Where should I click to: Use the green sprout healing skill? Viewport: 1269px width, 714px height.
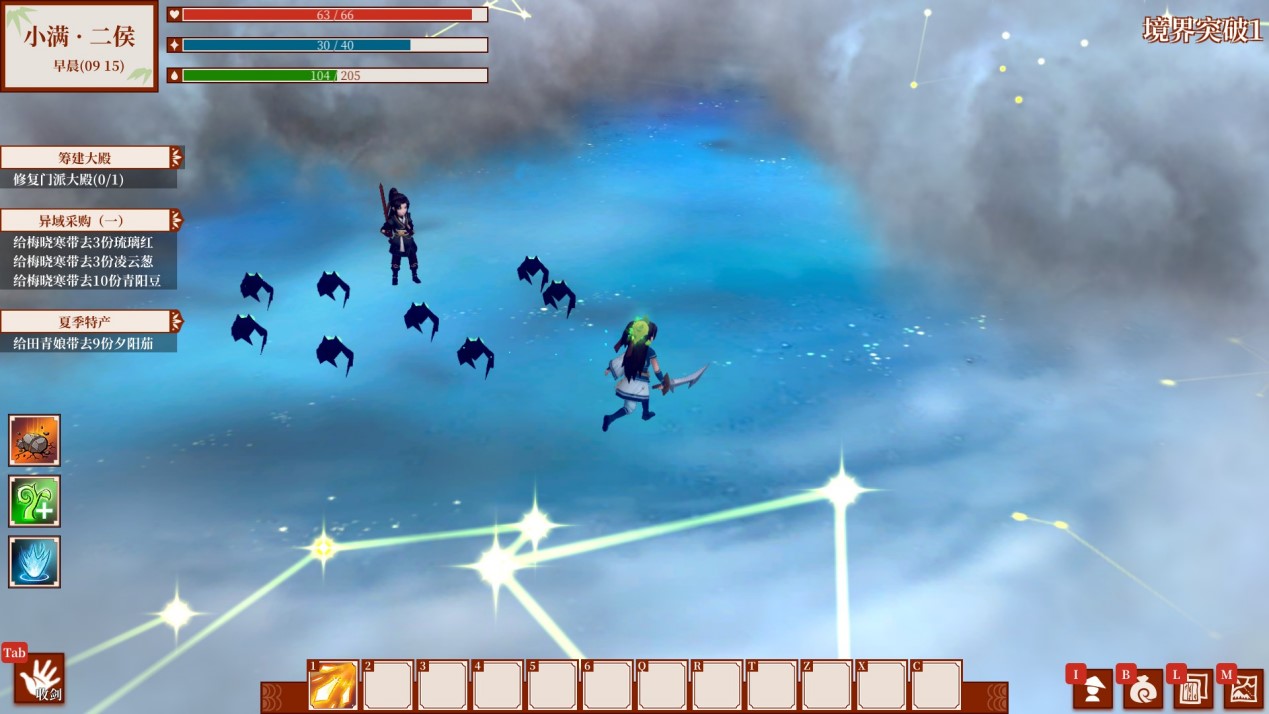coord(35,501)
